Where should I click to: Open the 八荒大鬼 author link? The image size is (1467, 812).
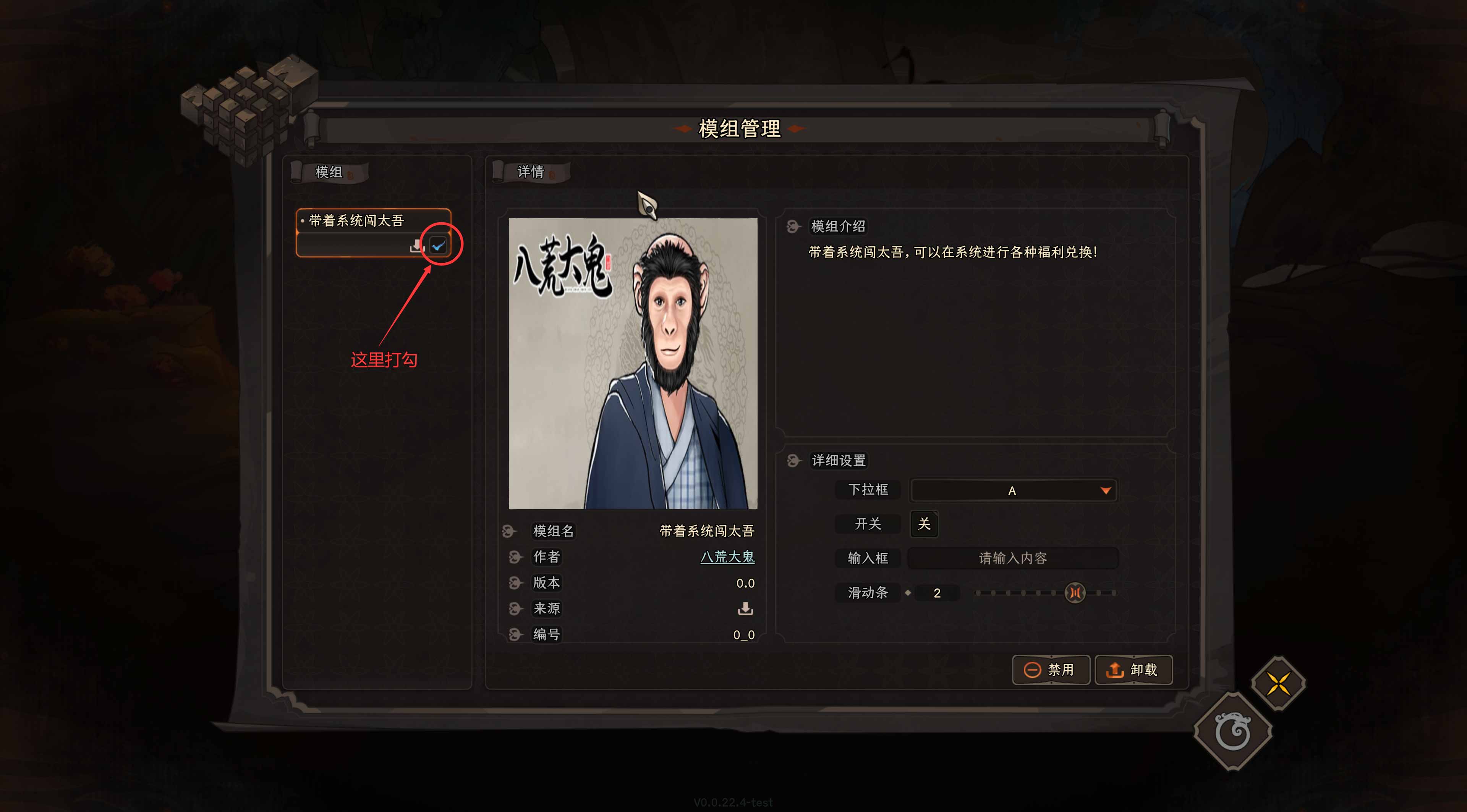click(727, 558)
